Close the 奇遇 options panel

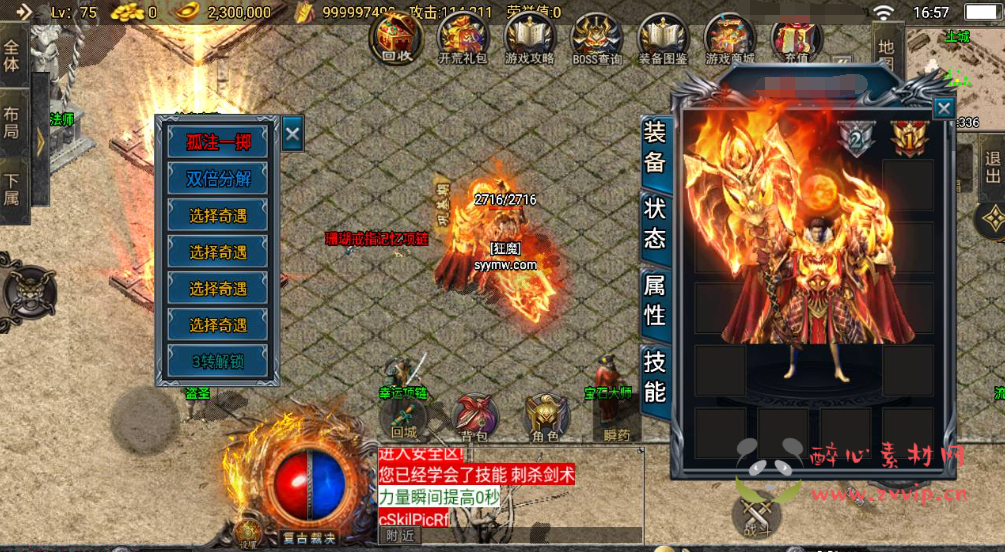click(292, 133)
